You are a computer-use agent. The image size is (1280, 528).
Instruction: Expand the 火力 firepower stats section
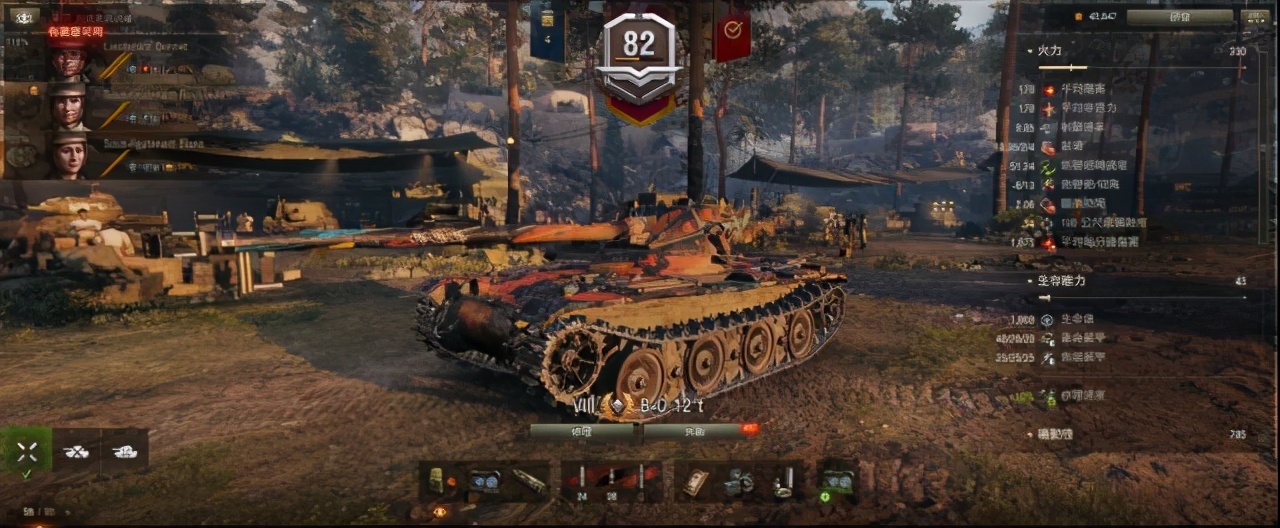tap(1049, 50)
